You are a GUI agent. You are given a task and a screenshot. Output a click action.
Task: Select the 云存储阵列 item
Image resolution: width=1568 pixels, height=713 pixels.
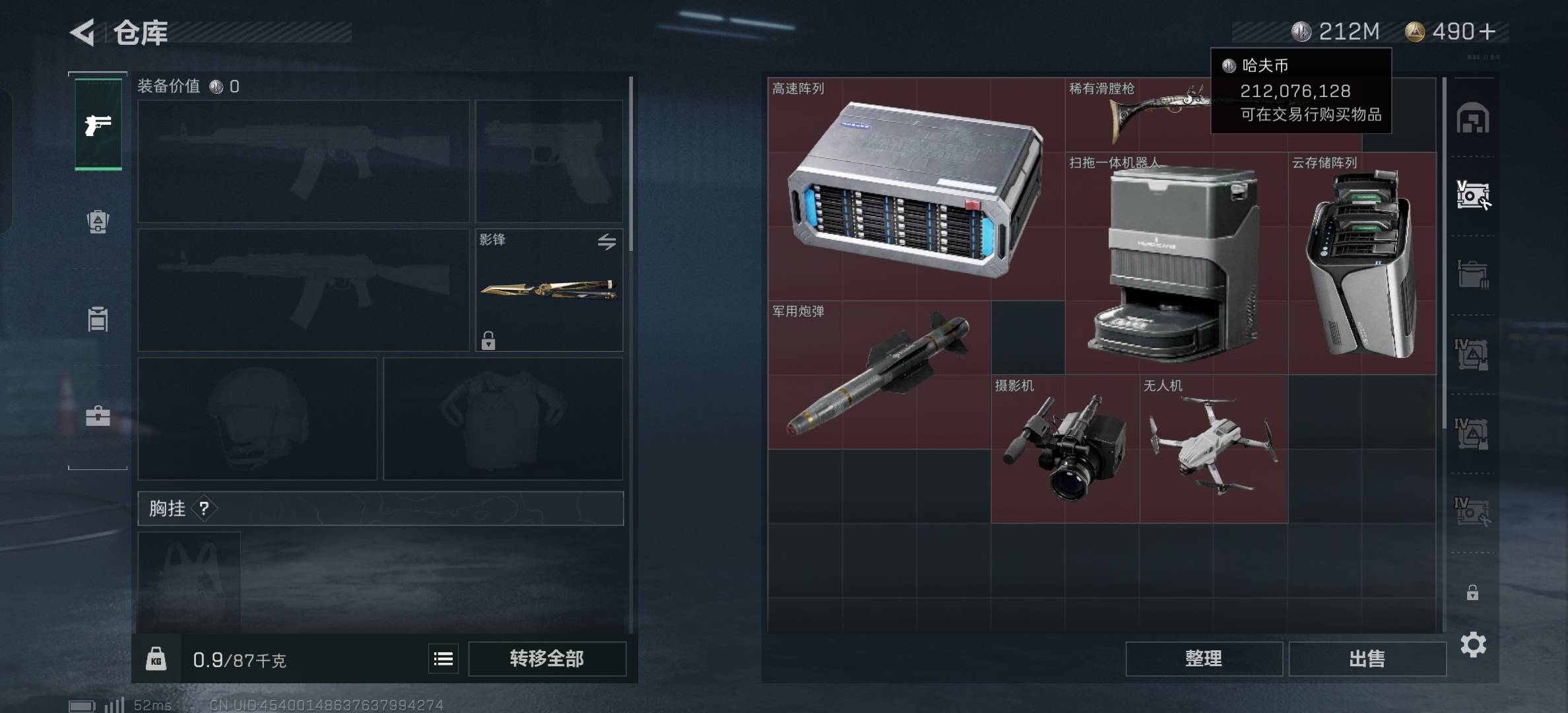click(1361, 264)
